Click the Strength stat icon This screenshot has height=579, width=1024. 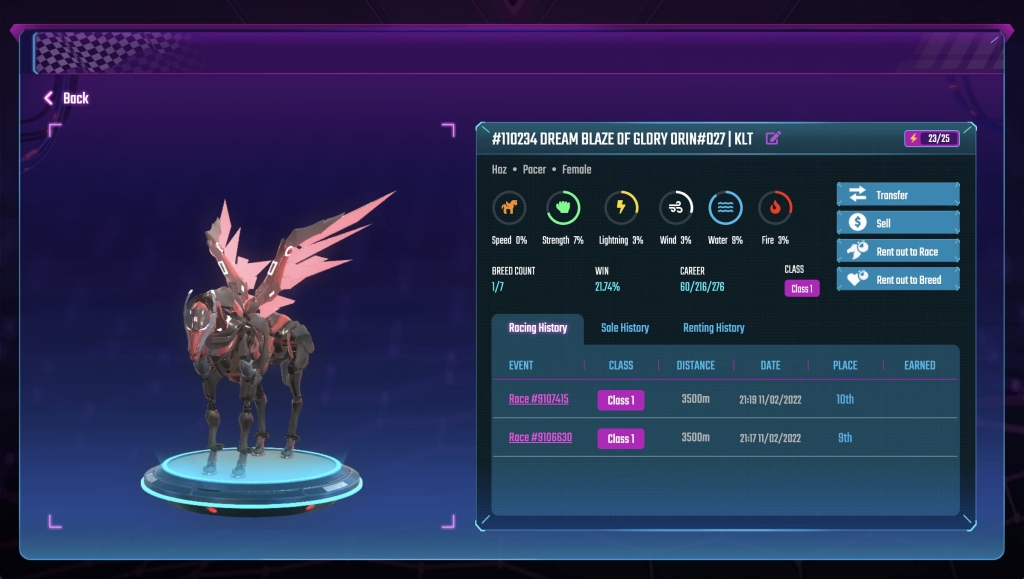563,208
